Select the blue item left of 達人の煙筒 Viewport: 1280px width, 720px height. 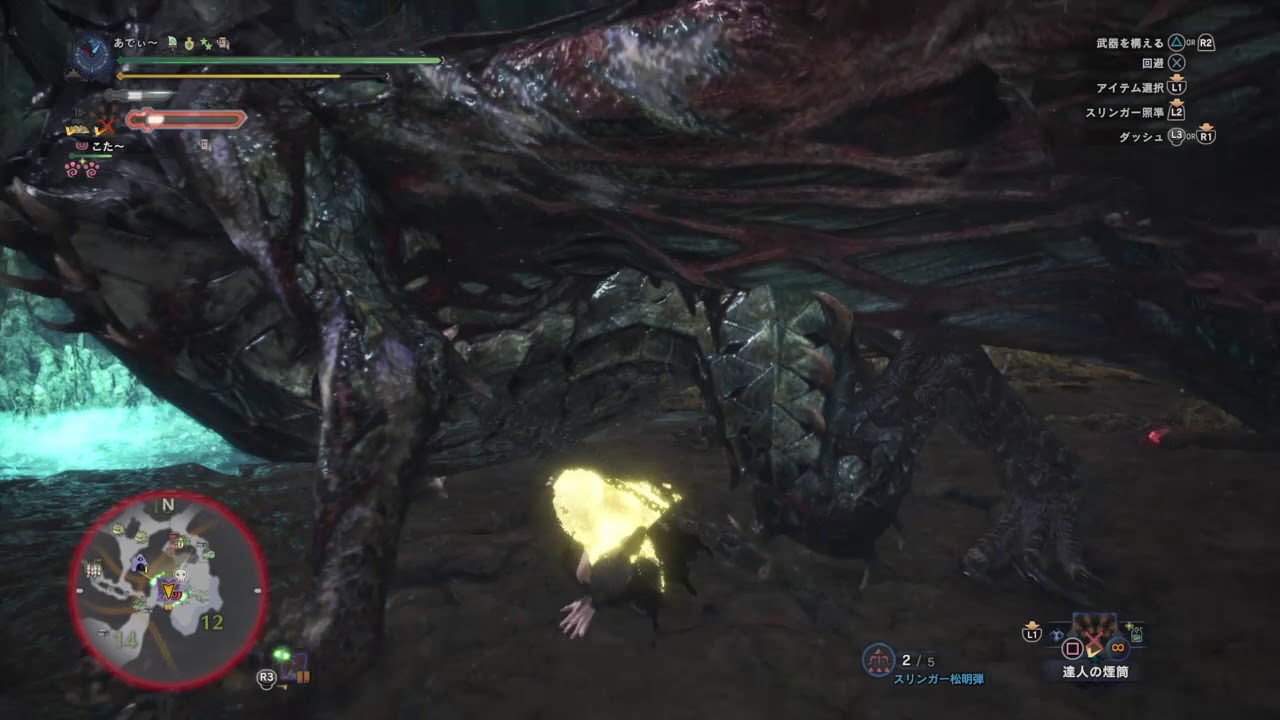[x=1059, y=634]
